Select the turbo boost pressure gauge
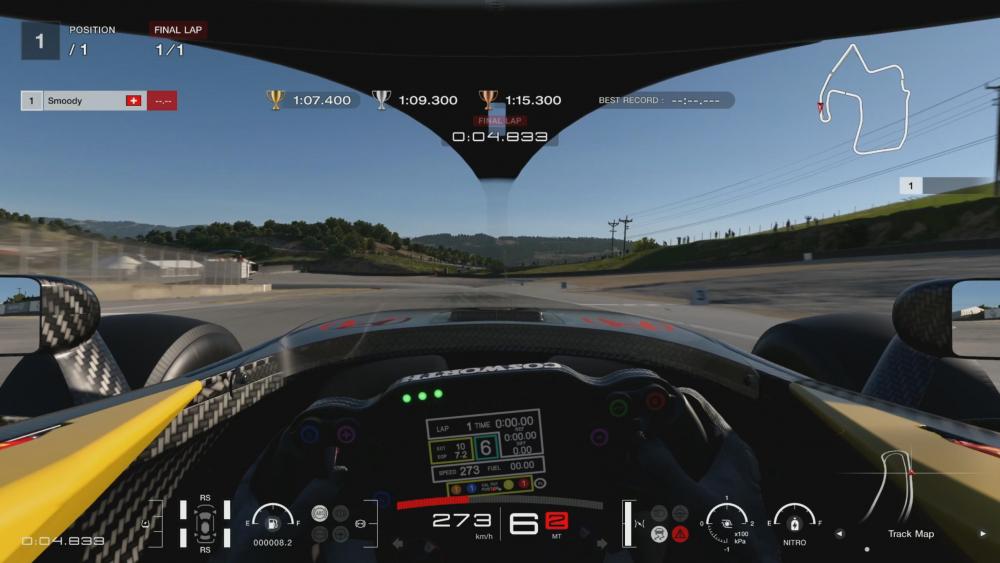This screenshot has width=1000, height=563. [x=727, y=521]
